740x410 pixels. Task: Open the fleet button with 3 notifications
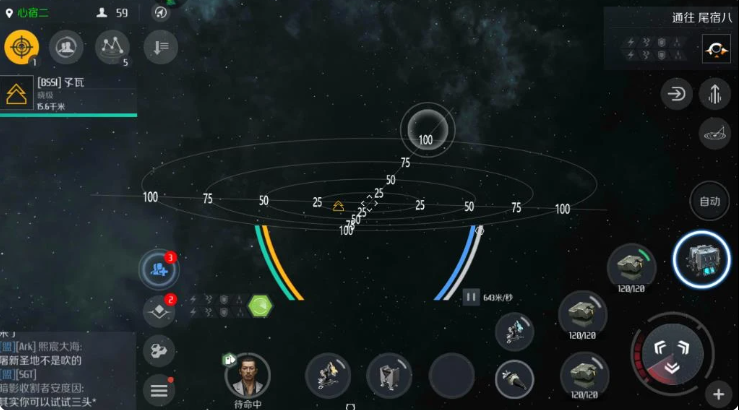click(x=160, y=269)
